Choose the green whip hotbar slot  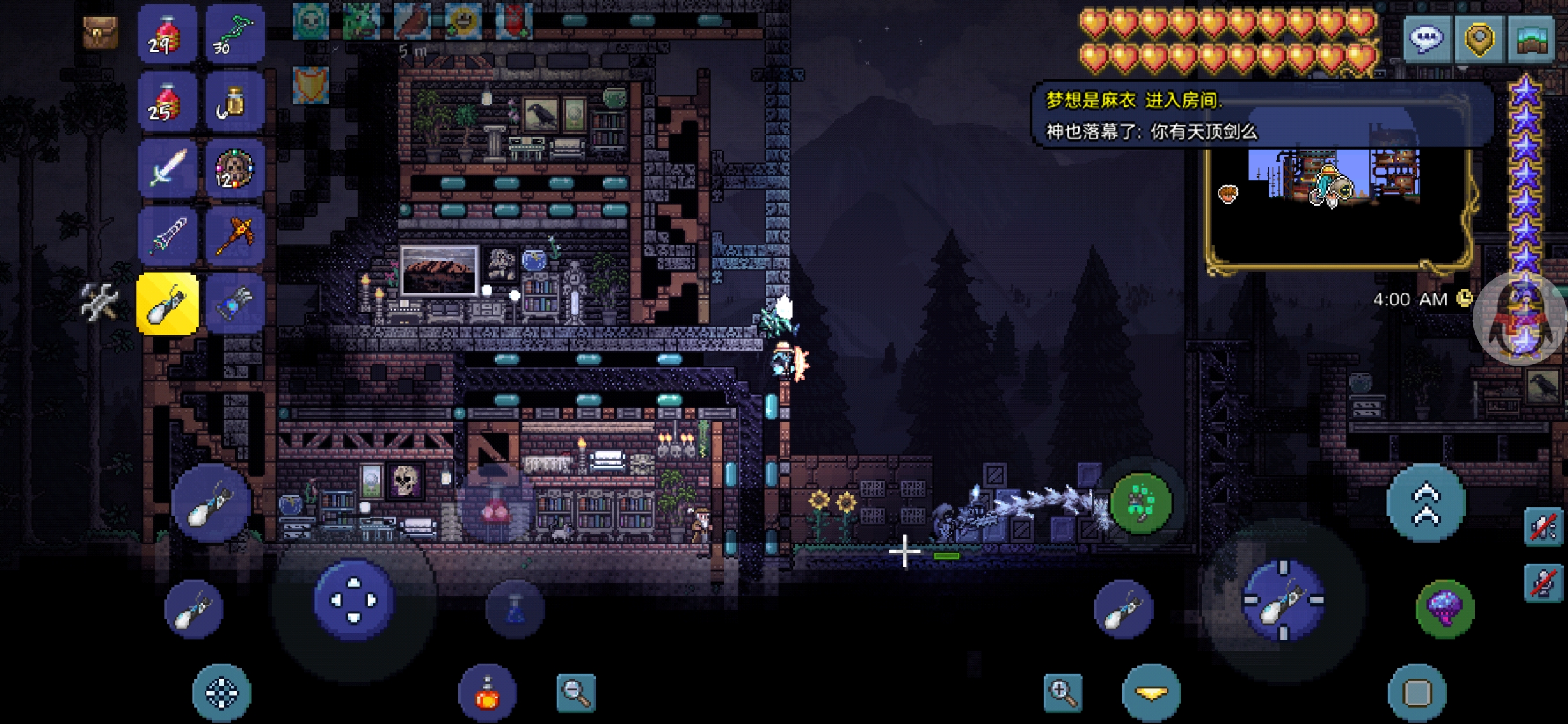point(235,35)
